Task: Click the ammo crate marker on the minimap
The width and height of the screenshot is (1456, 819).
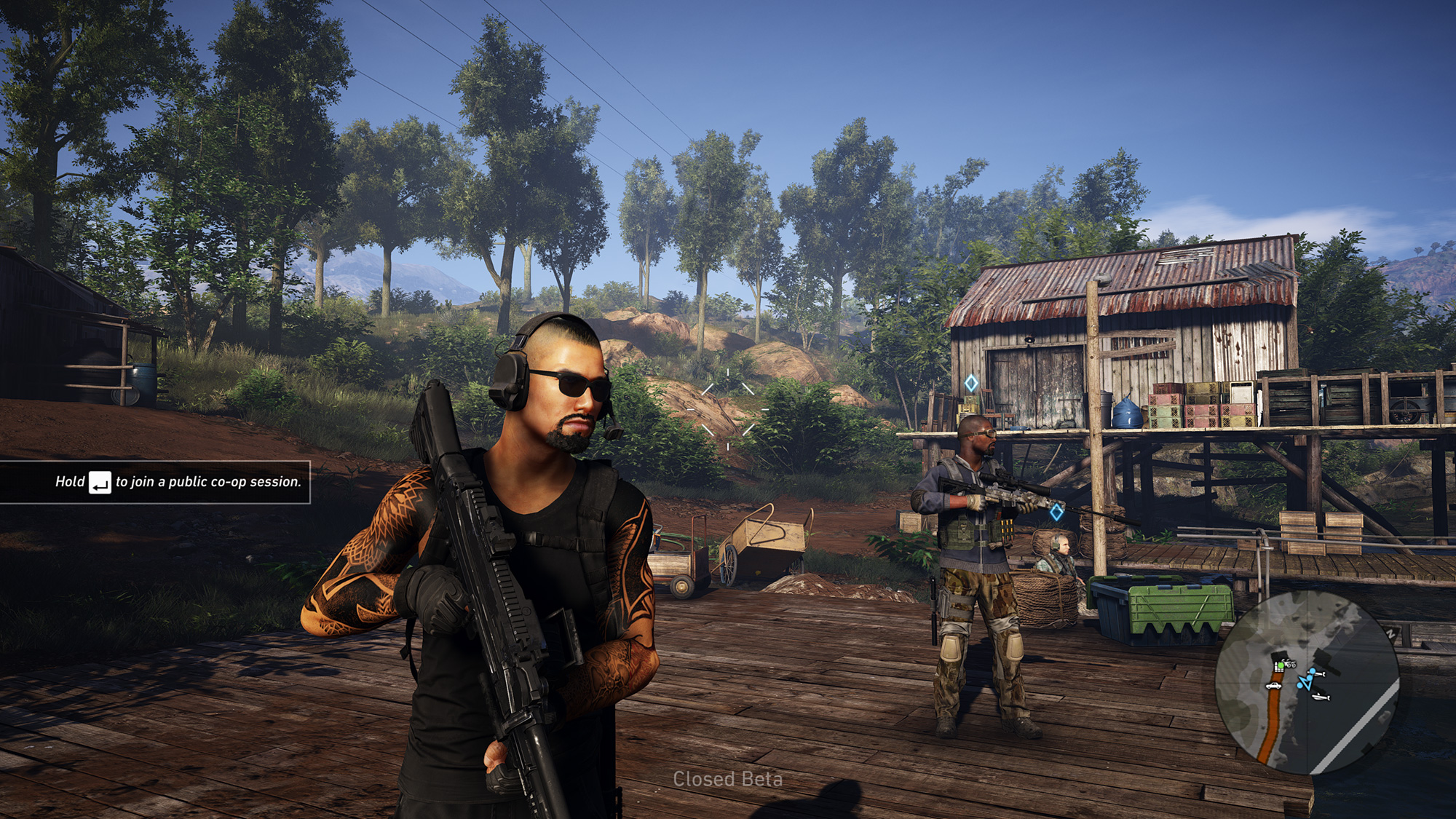Action: click(x=1278, y=666)
